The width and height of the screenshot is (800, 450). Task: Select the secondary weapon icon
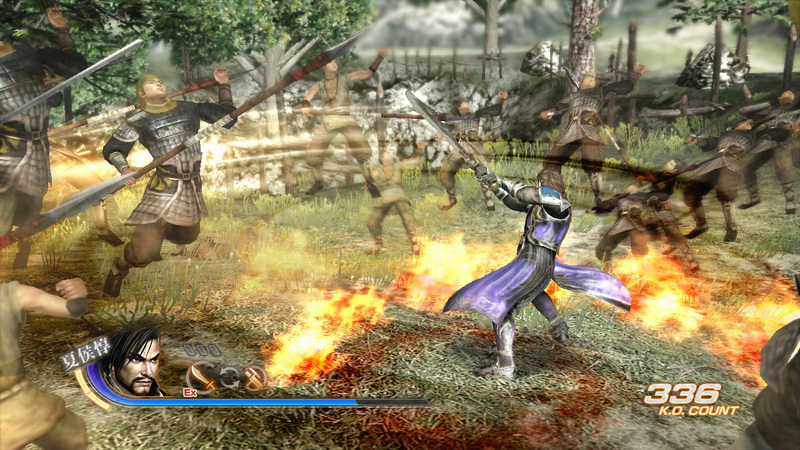point(255,377)
